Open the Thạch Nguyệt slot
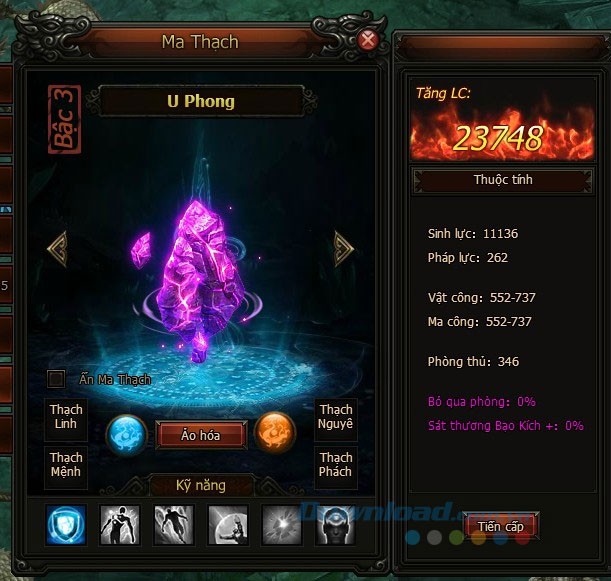Image resolution: width=611 pixels, height=581 pixels. (336, 418)
